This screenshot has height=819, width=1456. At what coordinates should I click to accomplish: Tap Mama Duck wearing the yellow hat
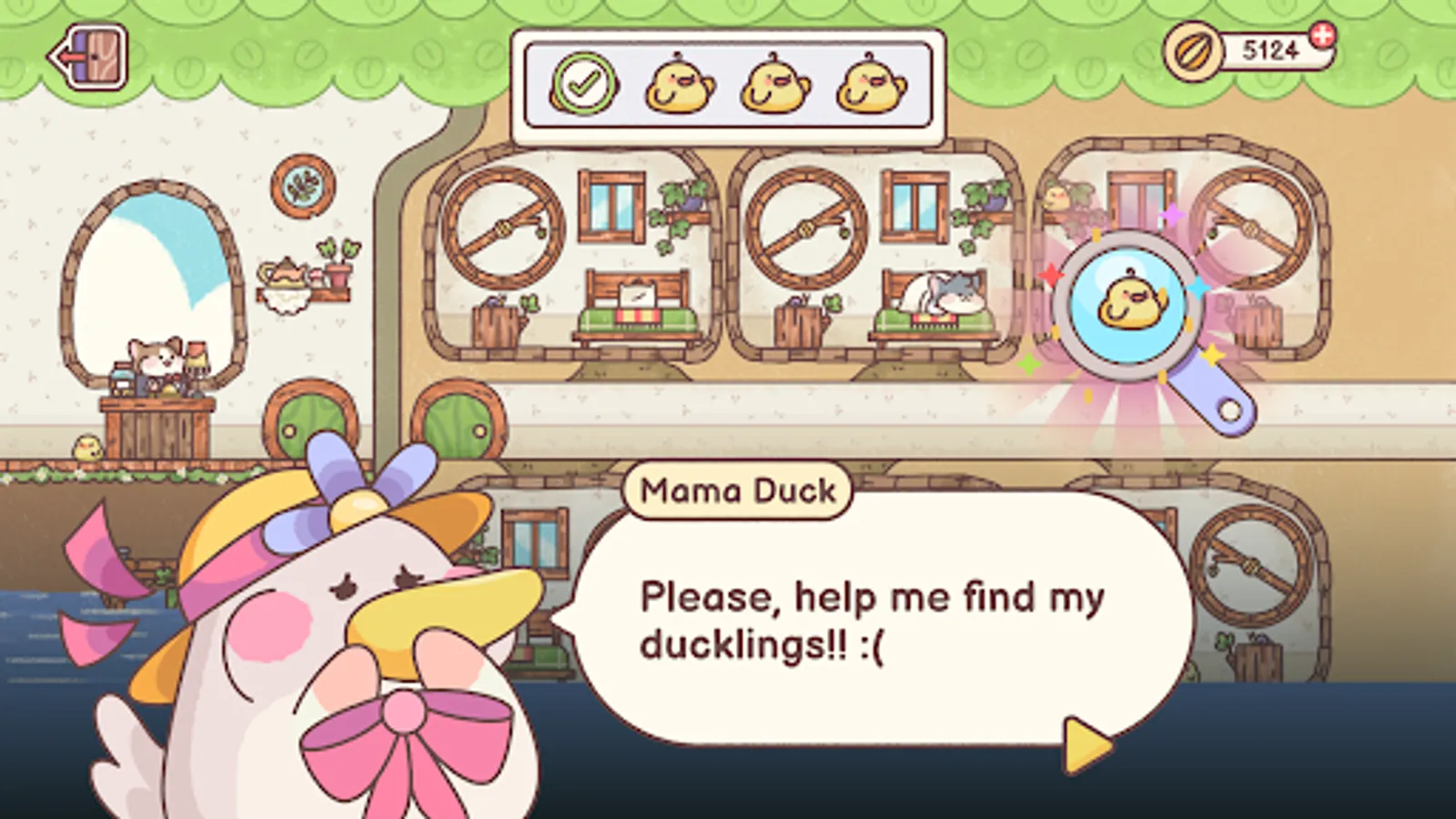(x=346, y=591)
